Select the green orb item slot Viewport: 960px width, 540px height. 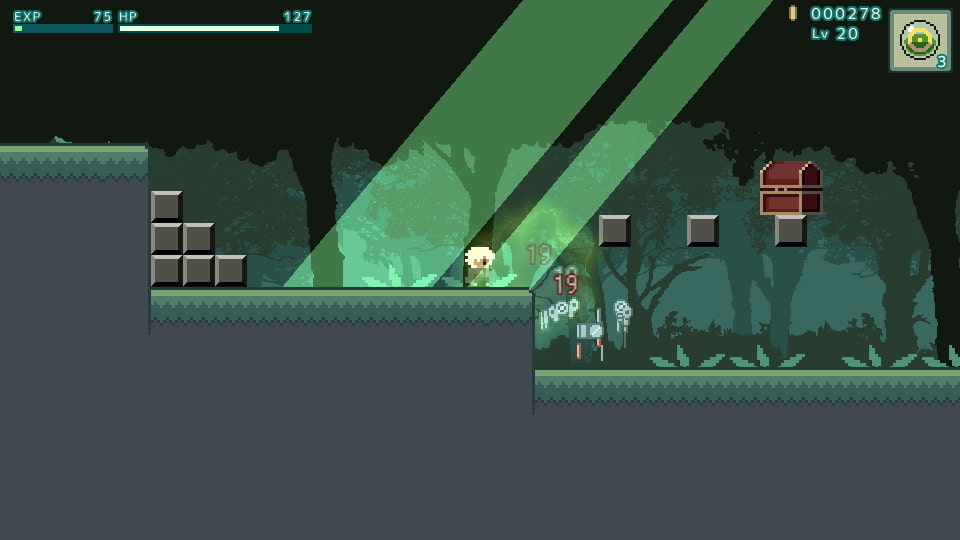point(920,41)
